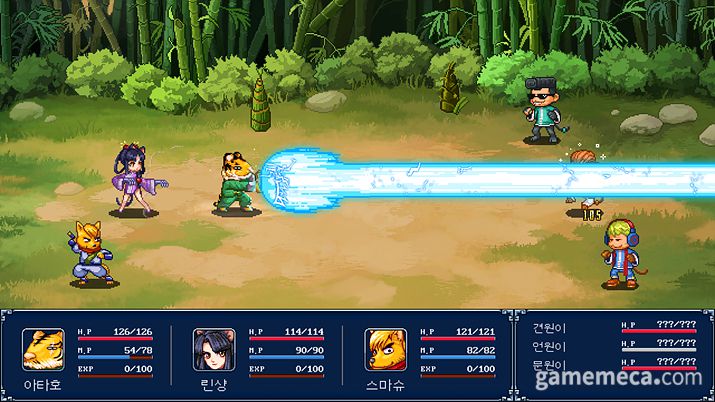Choose enemy 문원이 from the enemy list
This screenshot has height=402, width=715.
click(x=551, y=364)
